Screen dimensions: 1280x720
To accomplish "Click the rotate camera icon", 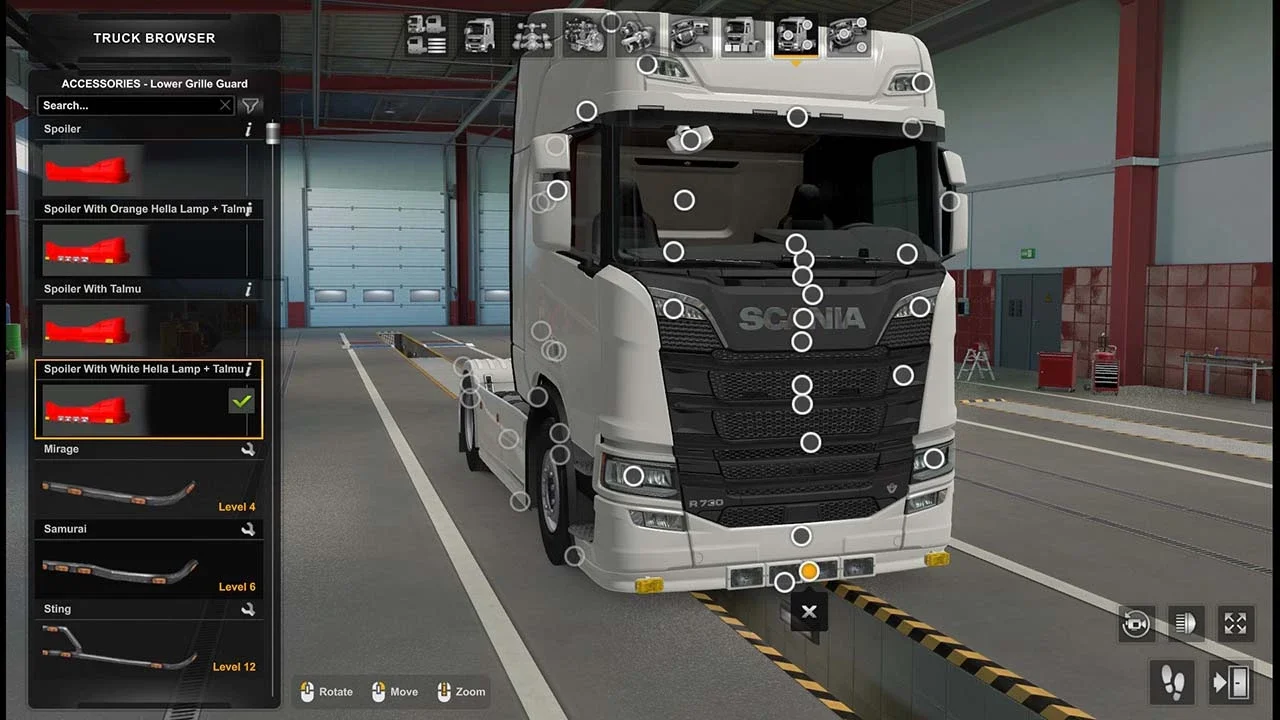I will point(1135,624).
